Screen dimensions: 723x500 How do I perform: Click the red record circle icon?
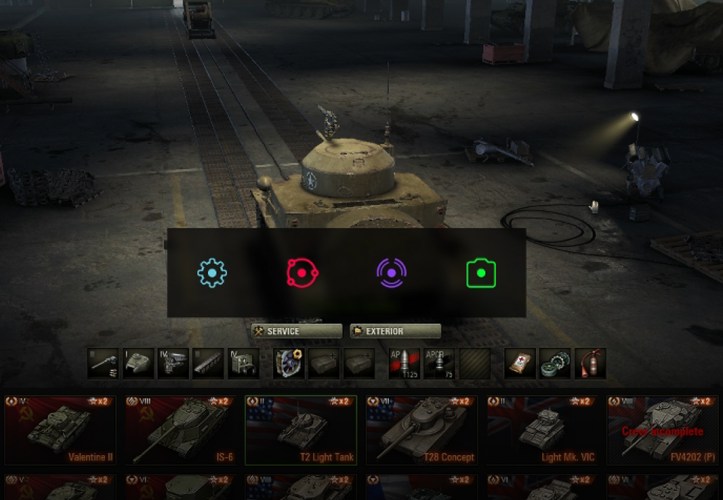click(301, 273)
